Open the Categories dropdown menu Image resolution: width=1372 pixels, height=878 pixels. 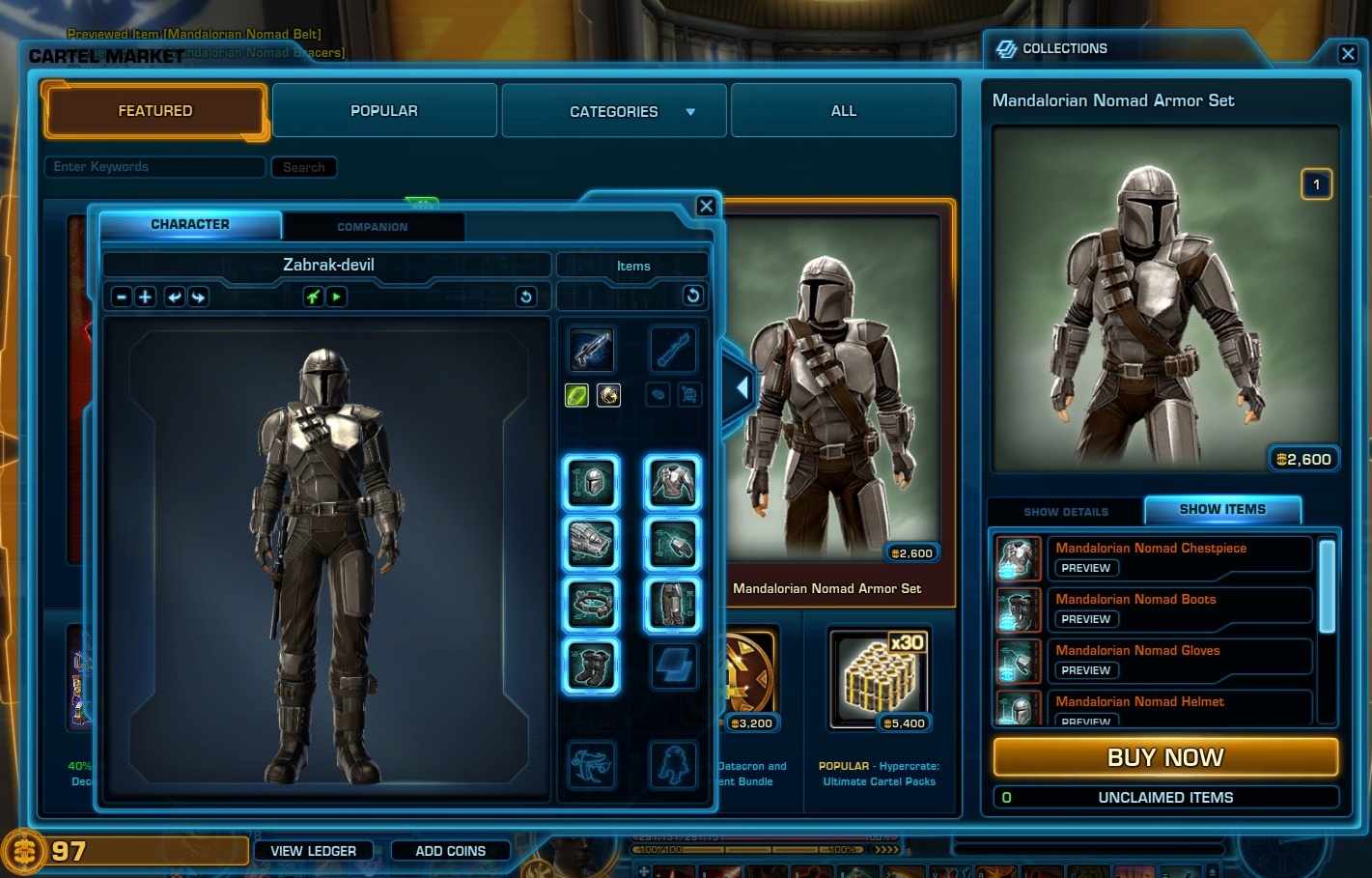[x=613, y=110]
